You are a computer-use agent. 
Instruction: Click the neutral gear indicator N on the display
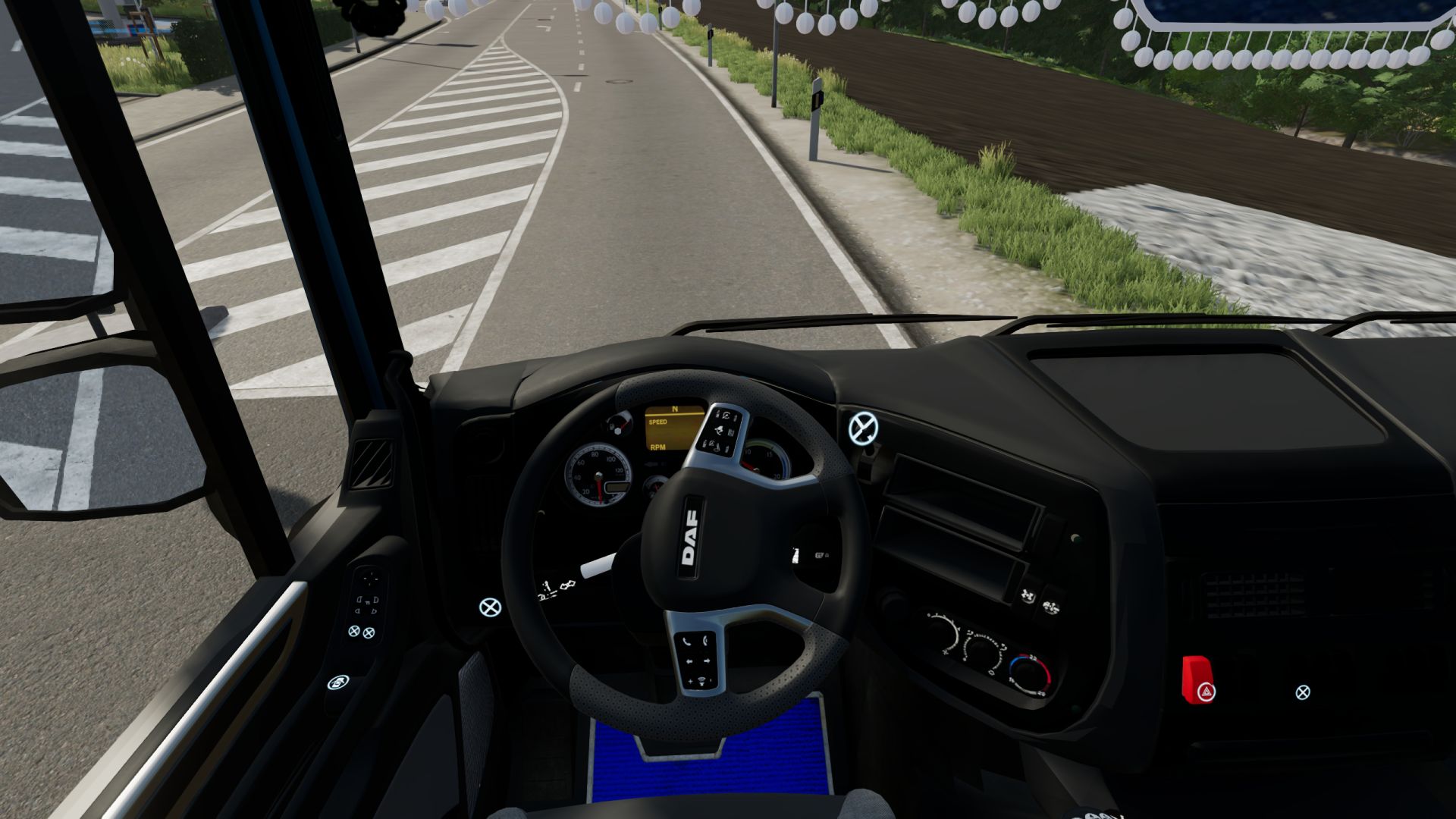tap(674, 409)
